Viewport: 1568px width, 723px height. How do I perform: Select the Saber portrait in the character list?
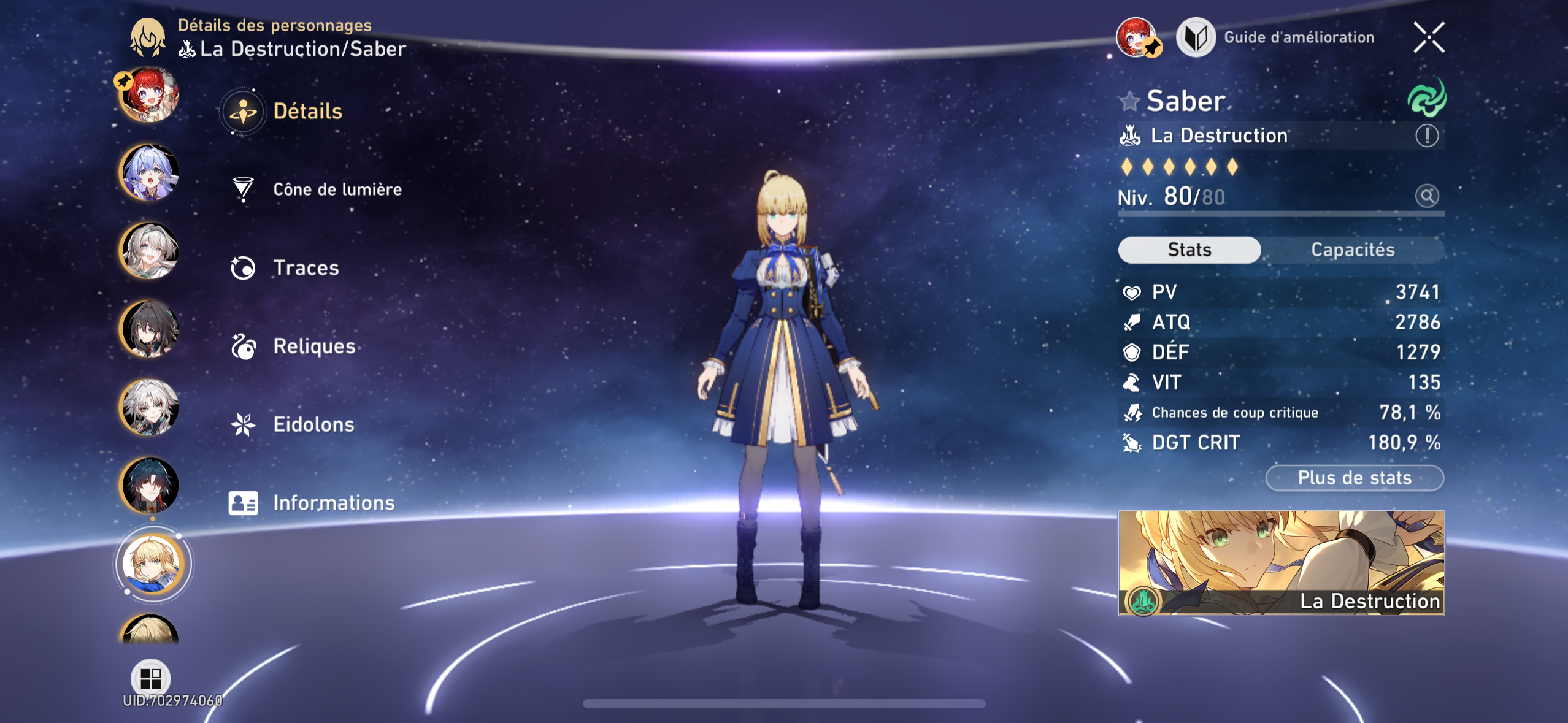click(151, 563)
